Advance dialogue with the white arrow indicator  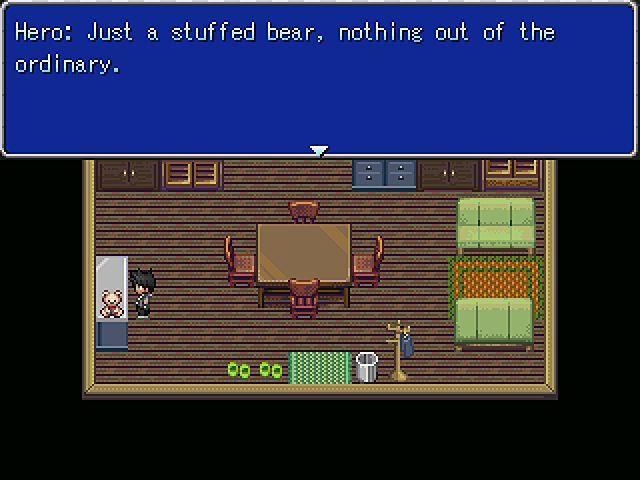pos(319,151)
